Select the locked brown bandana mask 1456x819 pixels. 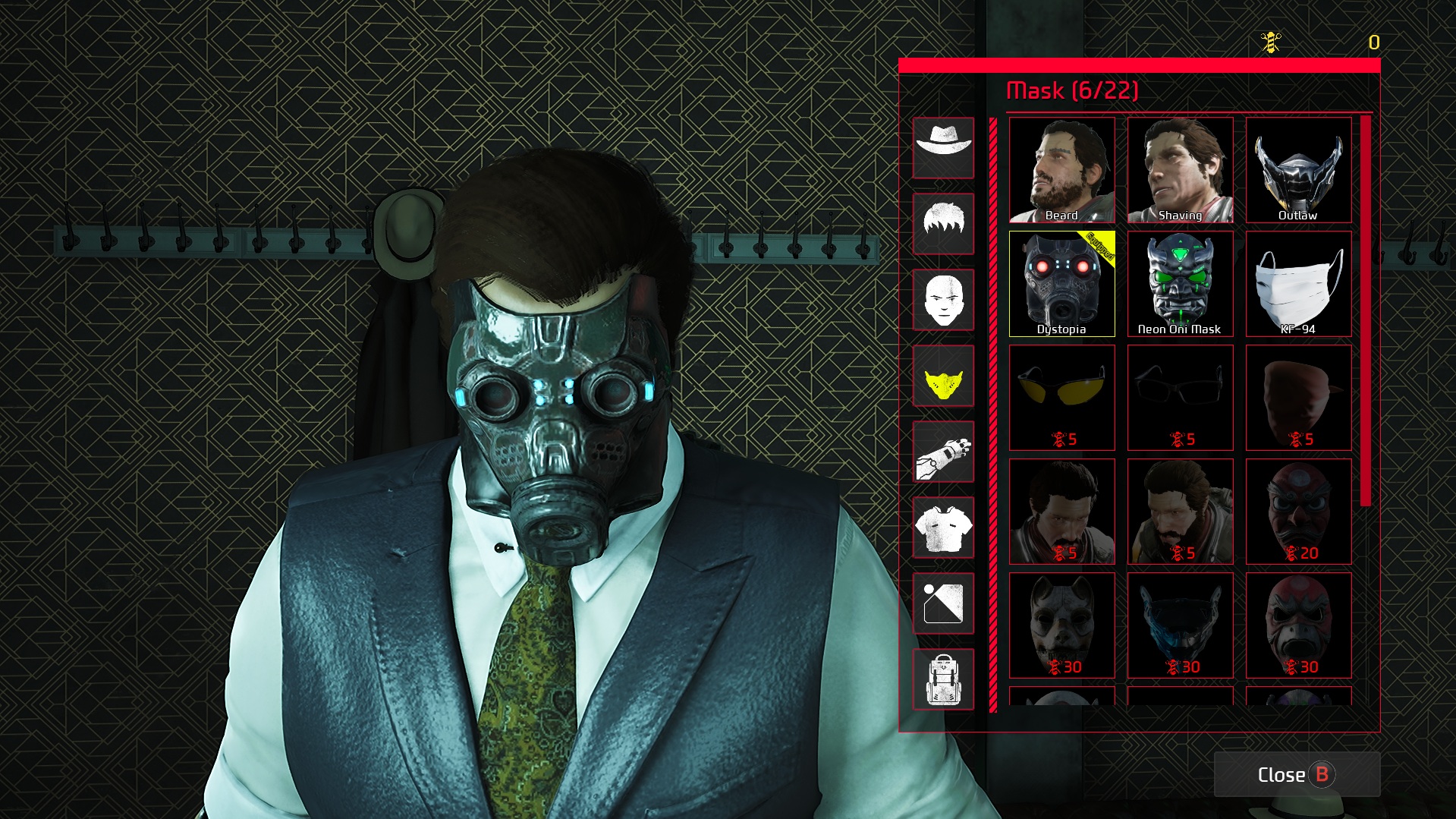click(1298, 398)
